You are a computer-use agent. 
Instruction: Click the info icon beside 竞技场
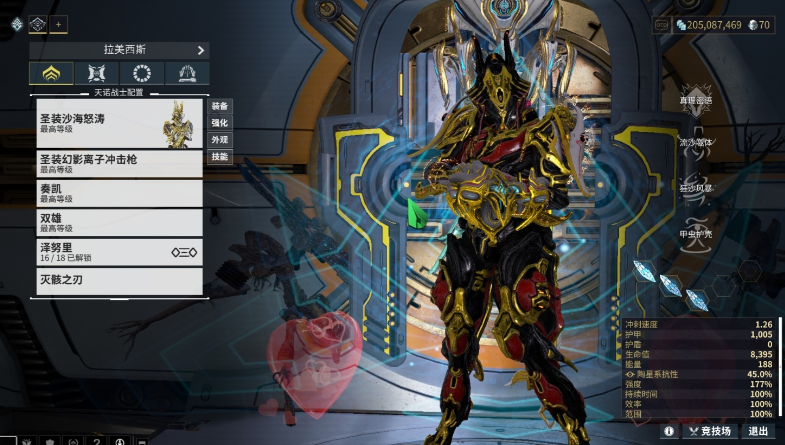[x=669, y=431]
